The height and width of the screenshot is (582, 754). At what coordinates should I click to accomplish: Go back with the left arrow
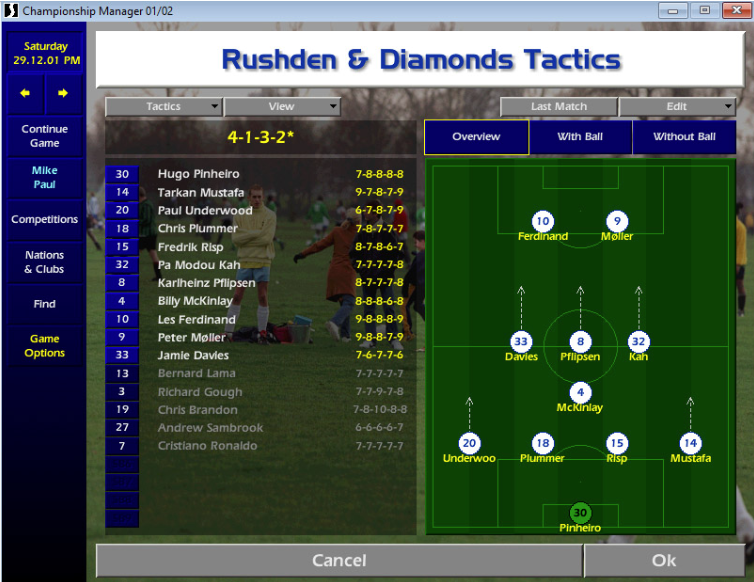point(25,94)
